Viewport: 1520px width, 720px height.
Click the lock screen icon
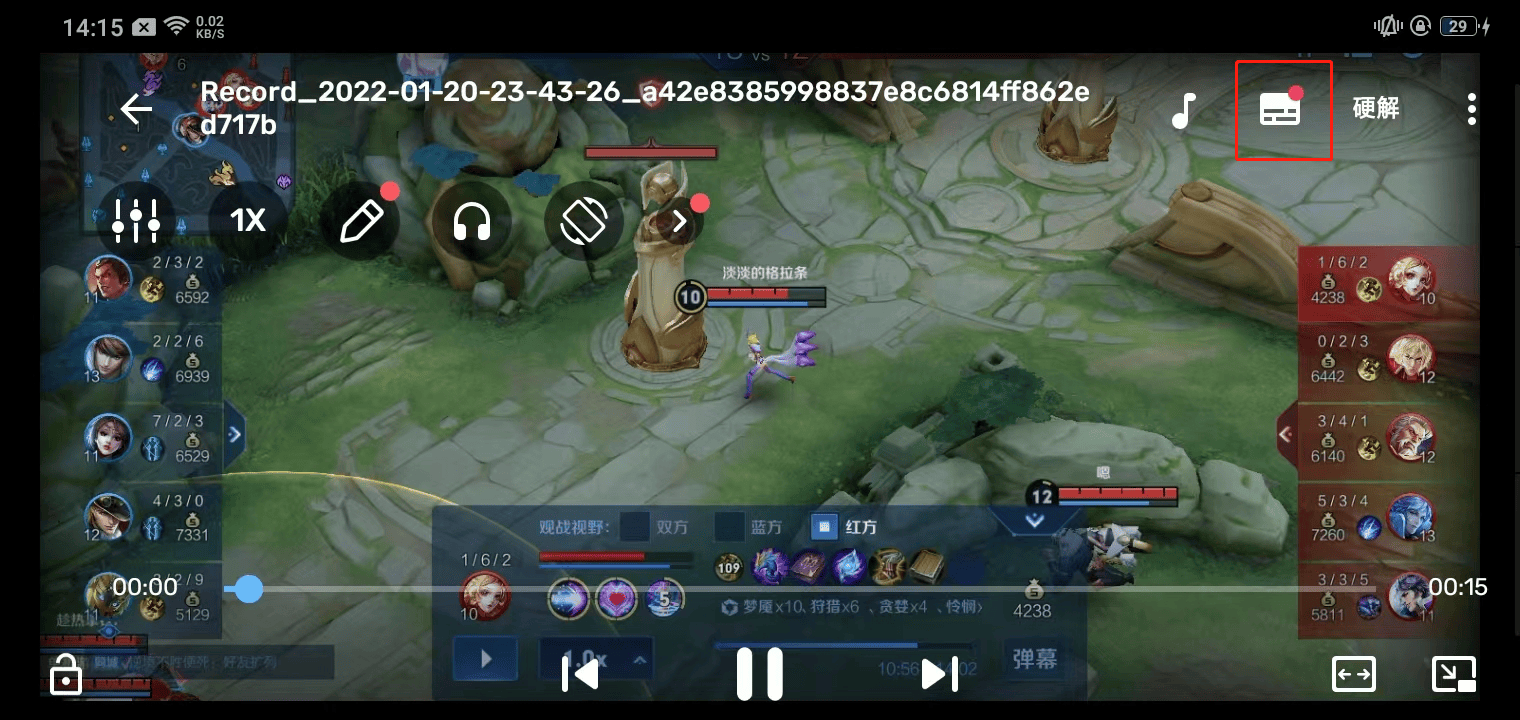tap(65, 676)
